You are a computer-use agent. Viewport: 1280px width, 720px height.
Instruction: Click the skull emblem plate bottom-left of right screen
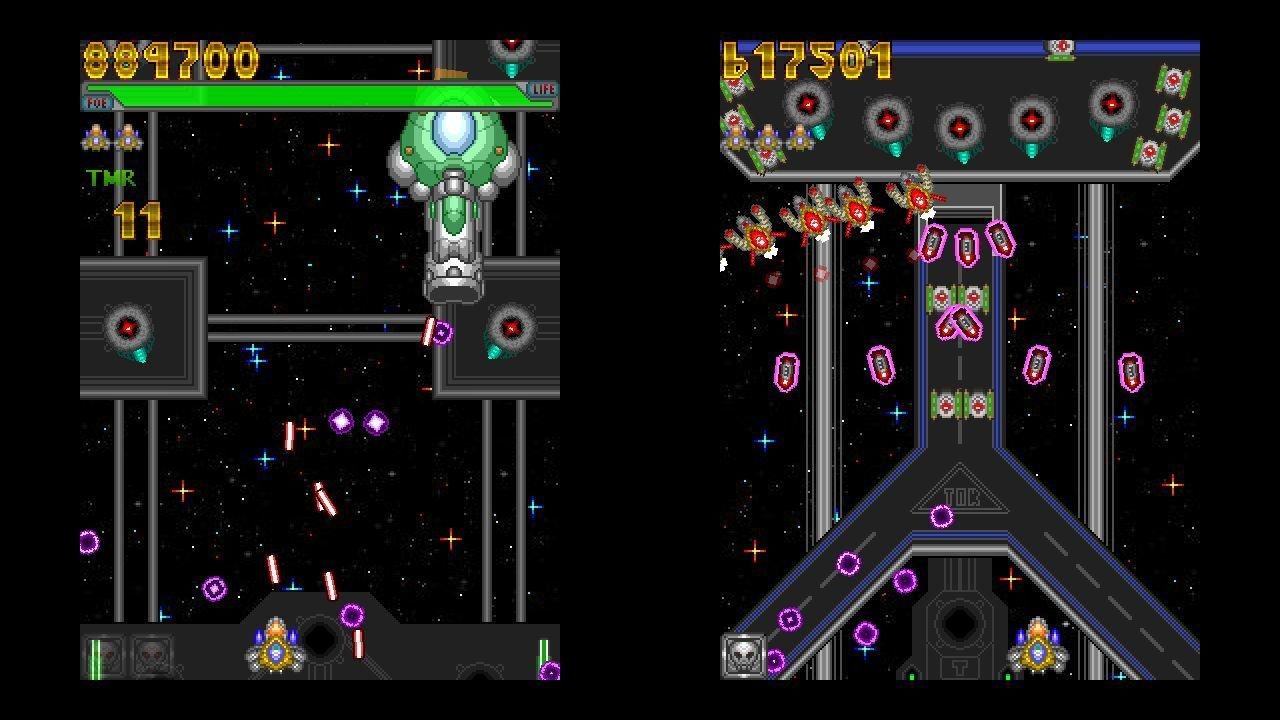(x=742, y=656)
